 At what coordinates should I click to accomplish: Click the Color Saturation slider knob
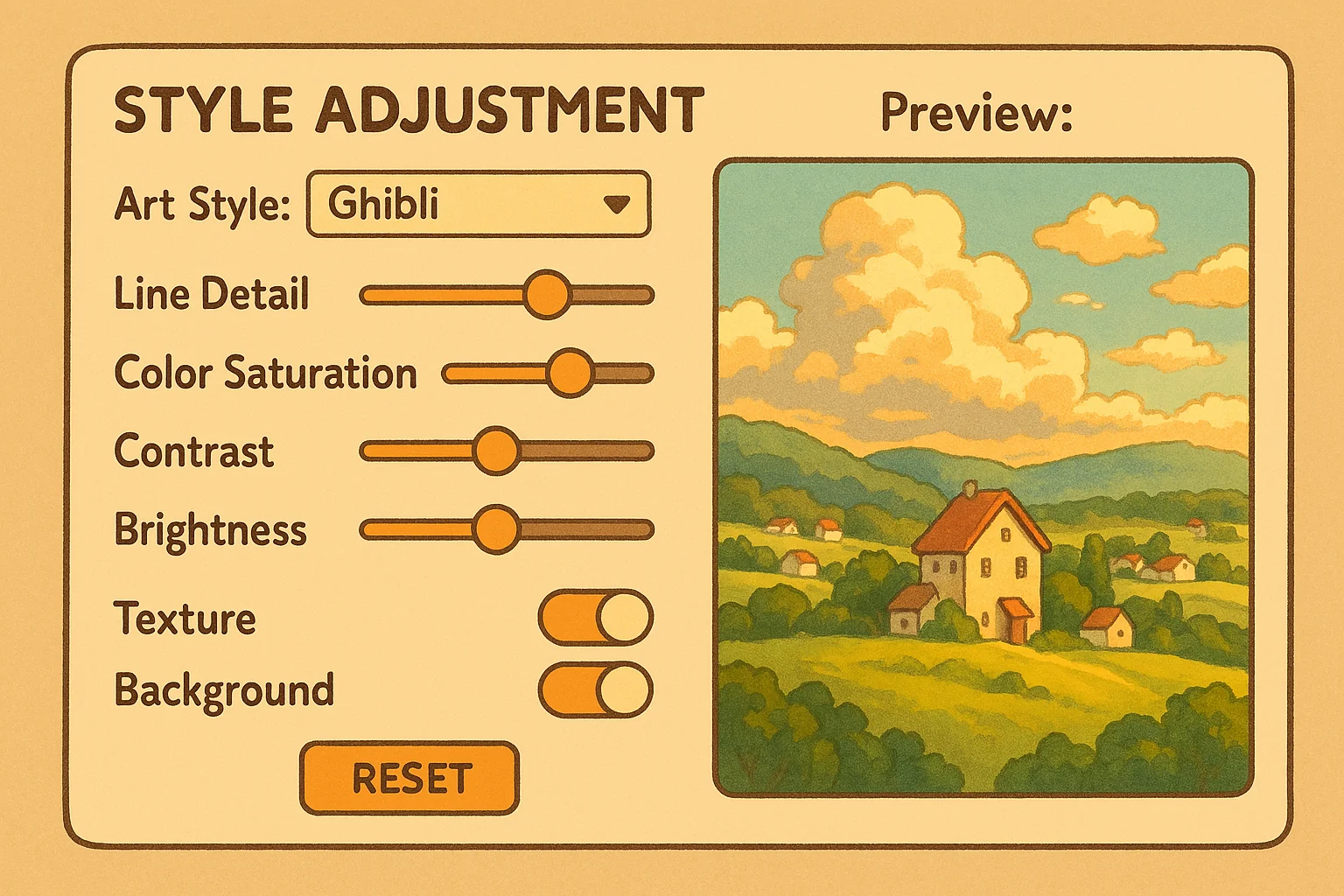tap(570, 374)
